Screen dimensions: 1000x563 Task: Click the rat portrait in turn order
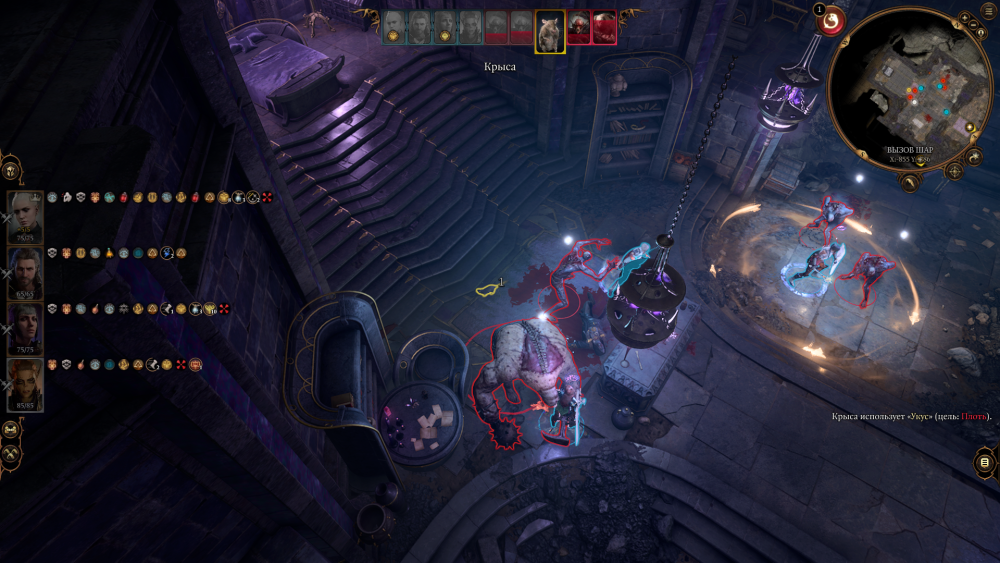point(549,30)
